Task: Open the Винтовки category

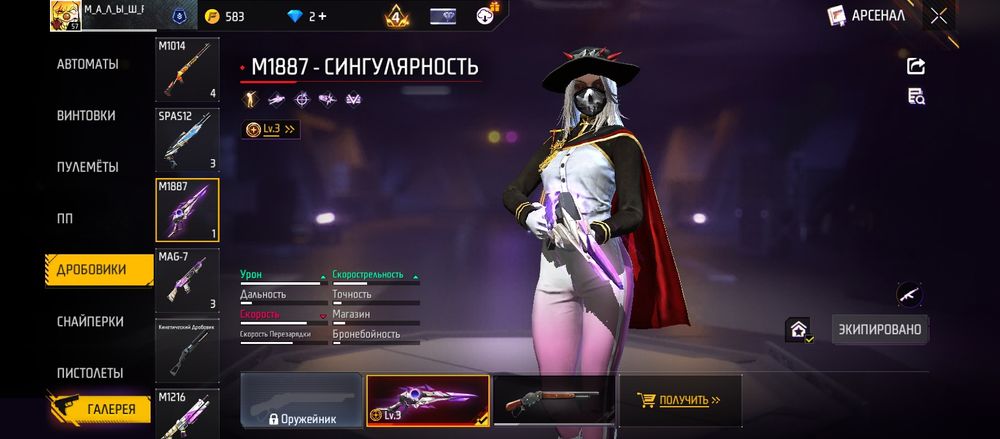Action: [86, 115]
